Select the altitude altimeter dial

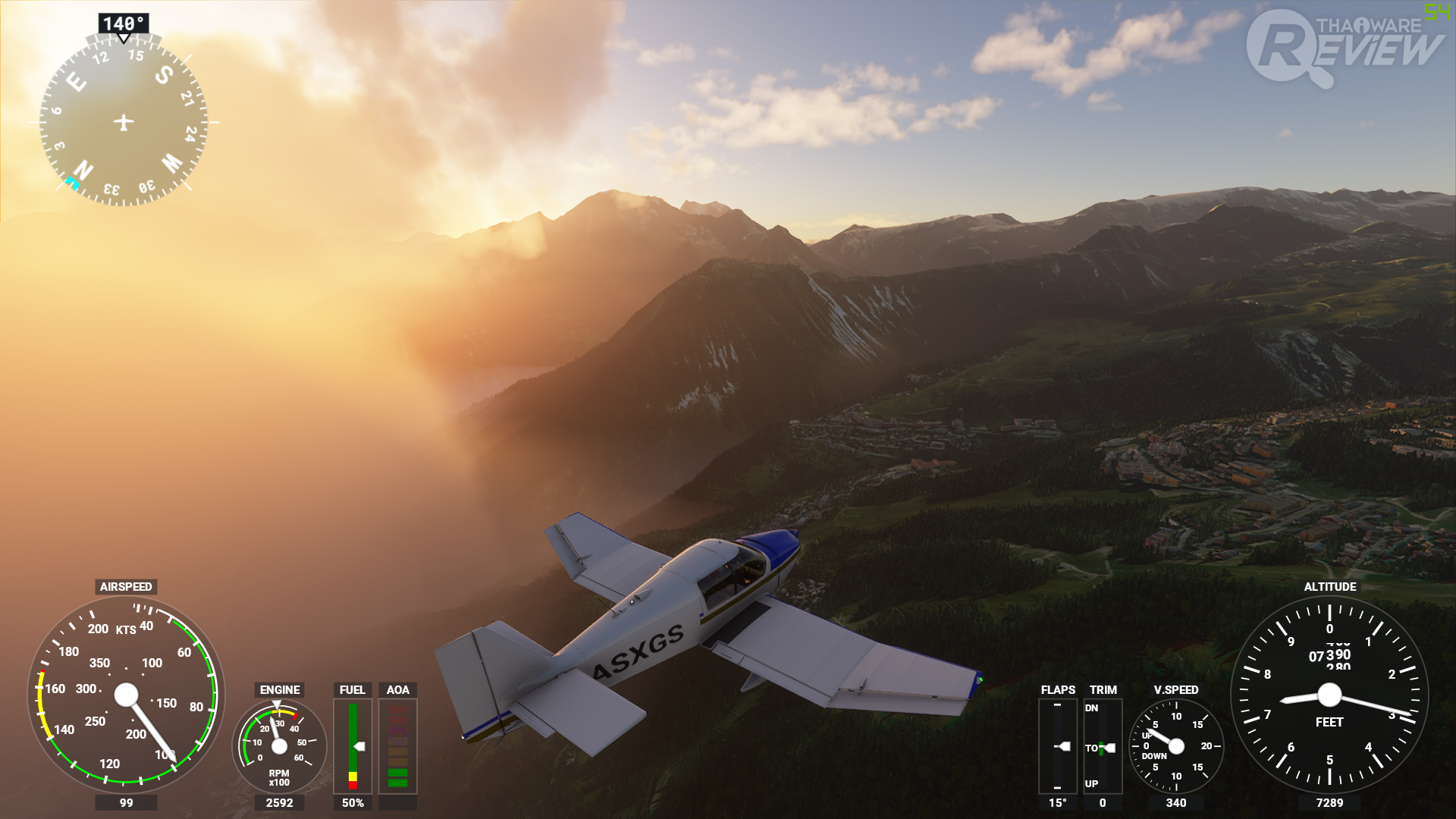tap(1329, 695)
